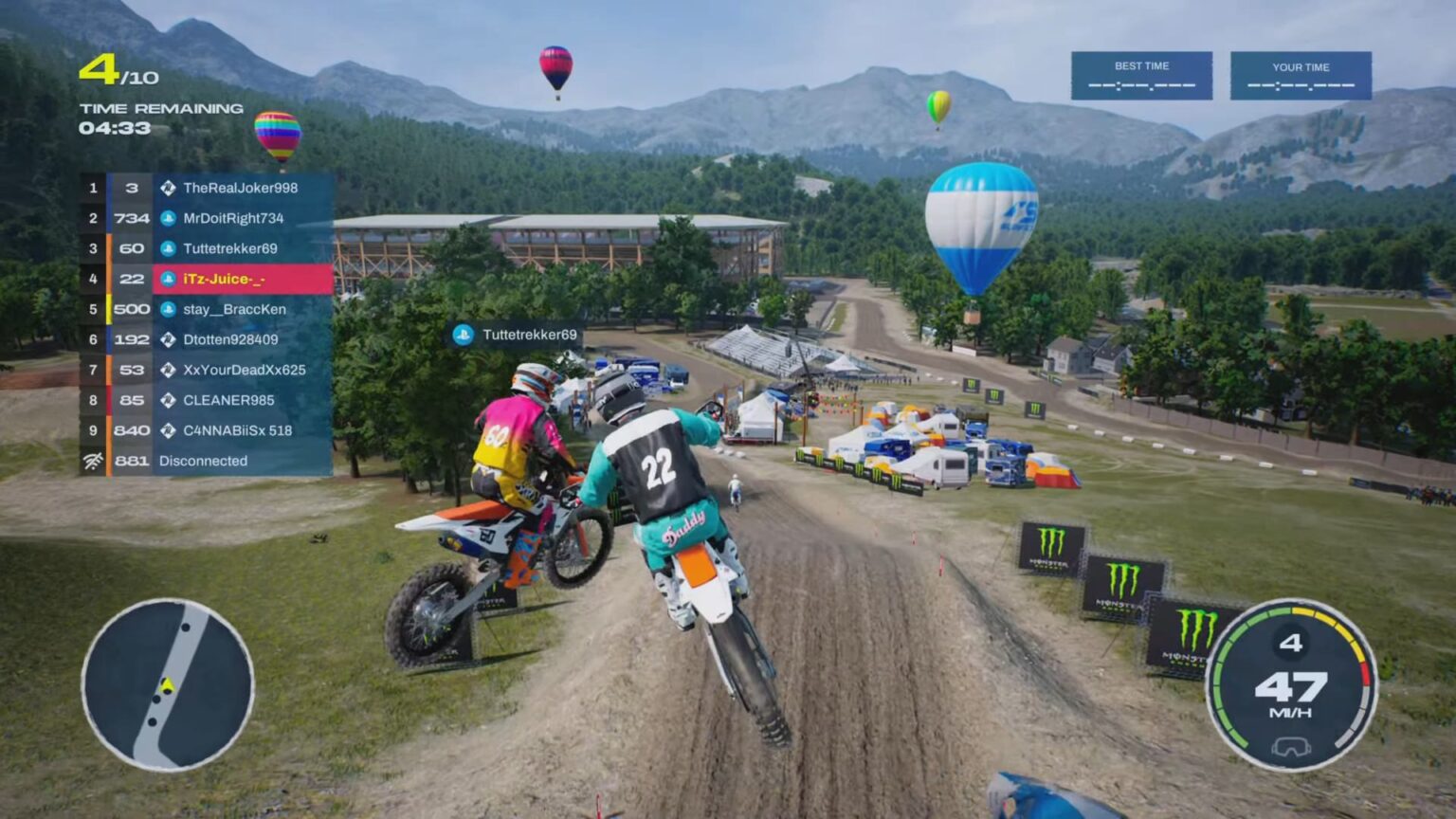1456x819 pixels.
Task: Expand the YOUR TIME panel
Action: pos(1300,78)
